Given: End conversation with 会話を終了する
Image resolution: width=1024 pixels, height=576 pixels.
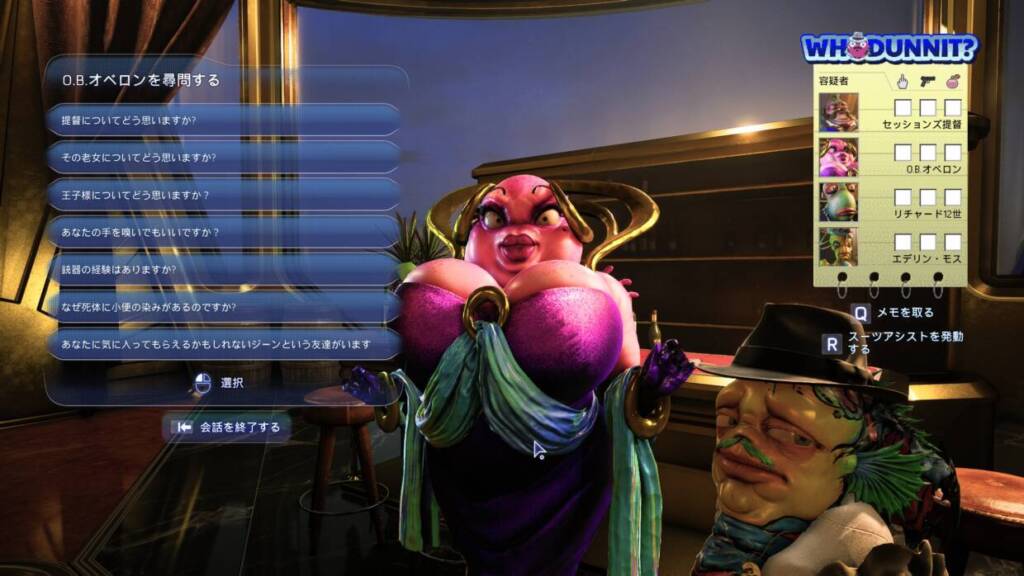Looking at the screenshot, I should click(228, 427).
